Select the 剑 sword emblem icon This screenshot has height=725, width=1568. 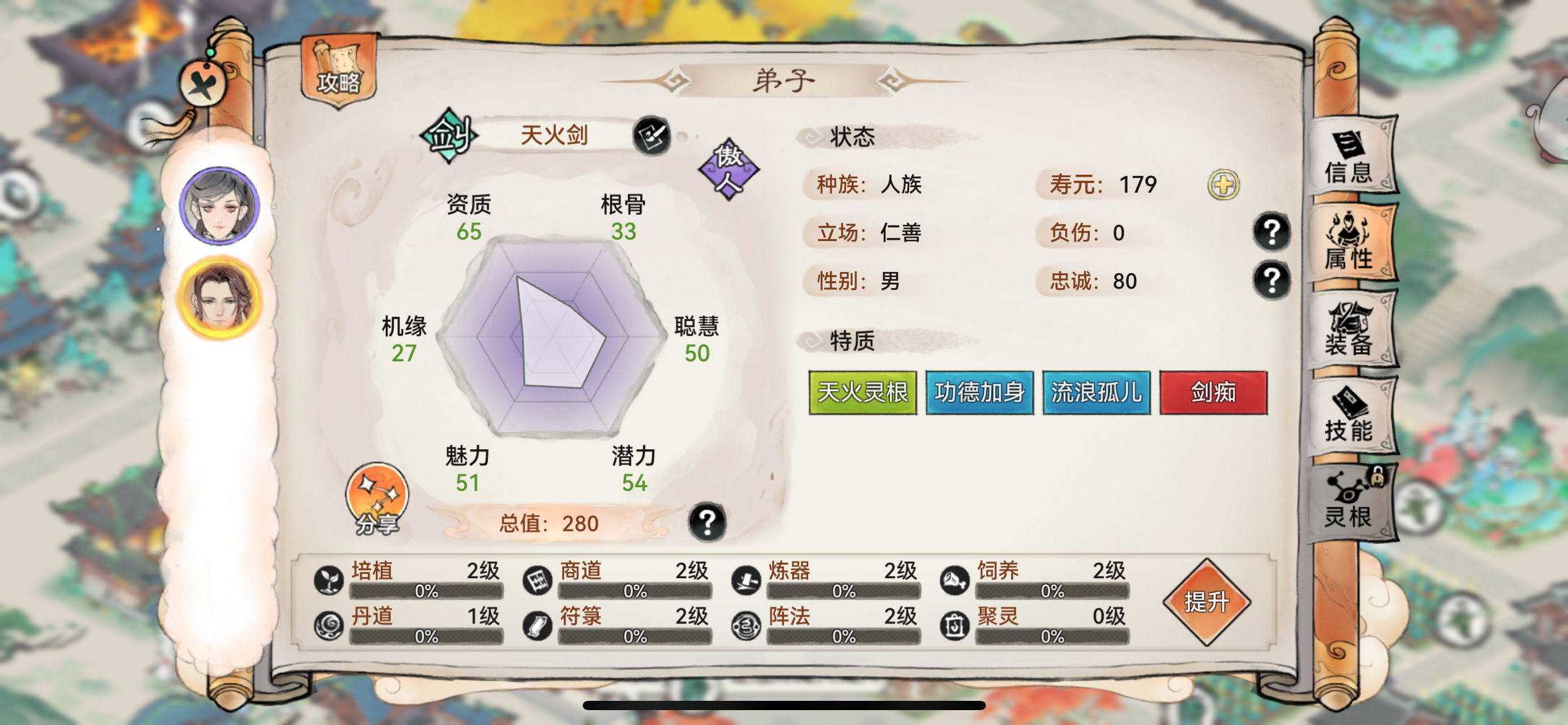[x=449, y=135]
